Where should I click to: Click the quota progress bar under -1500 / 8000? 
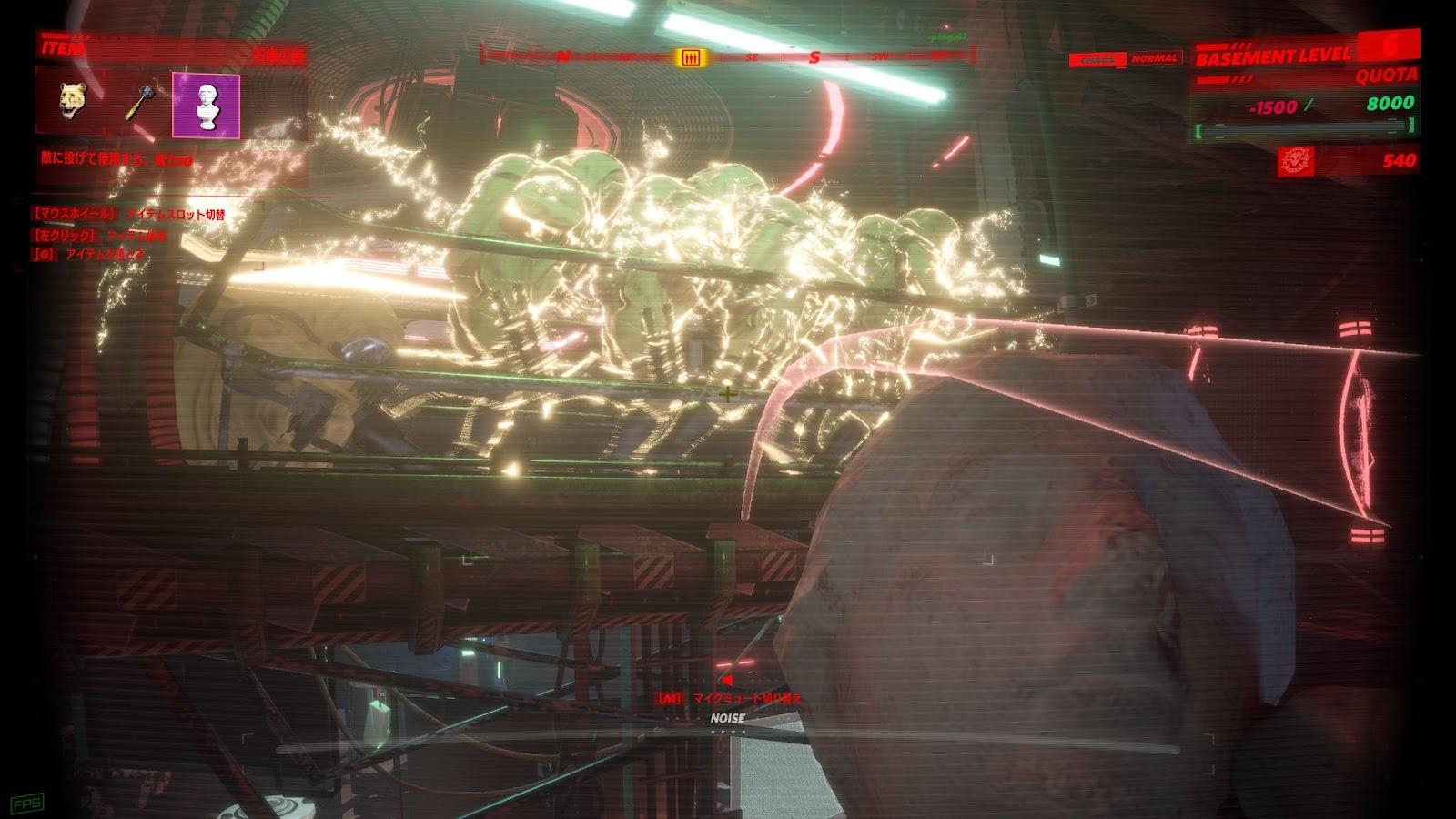[x=1306, y=128]
